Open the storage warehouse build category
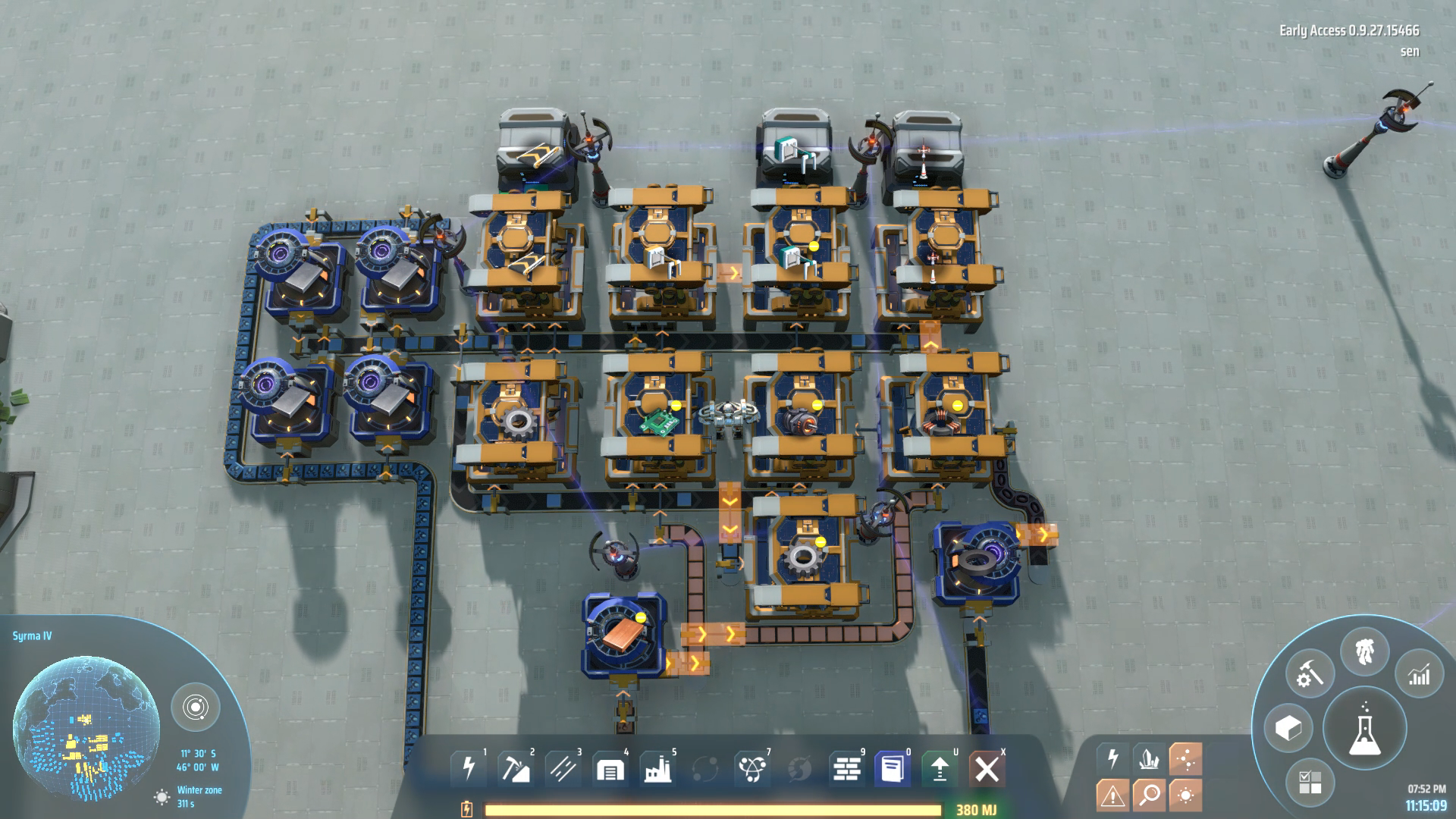 coord(610,769)
